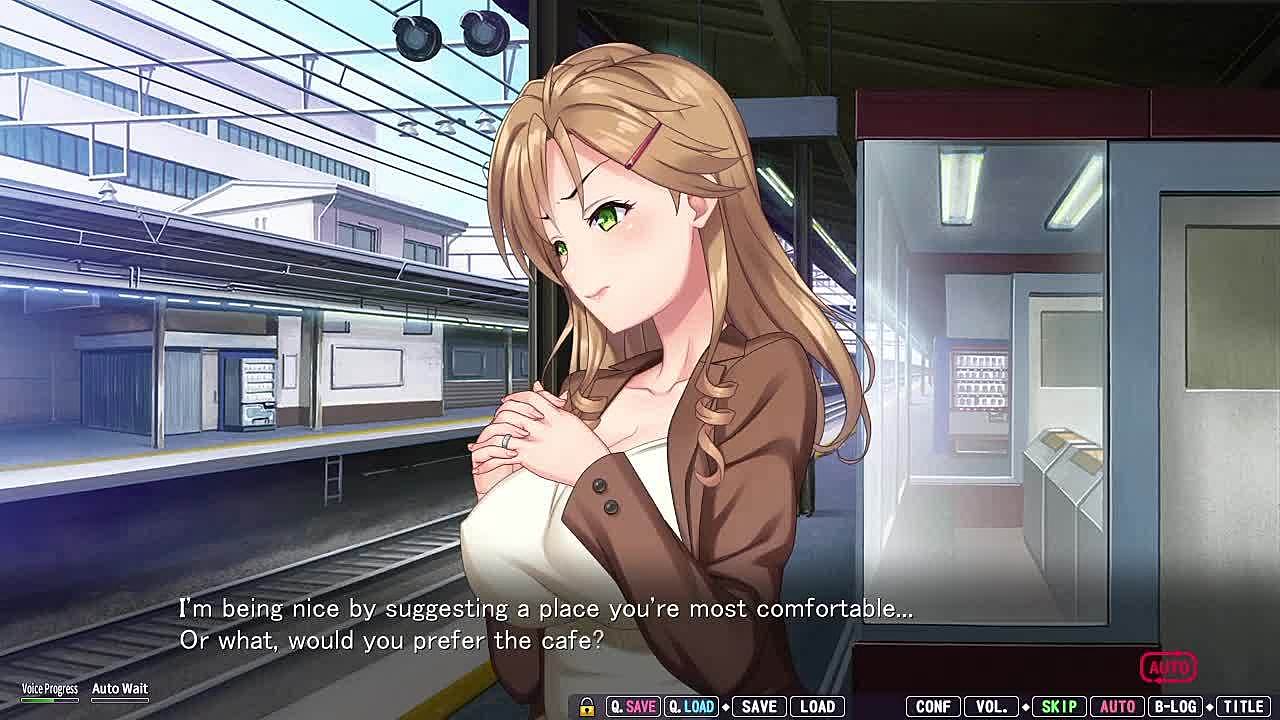Quick load with Q.LOAD button
Screen dimensions: 1280x720
tap(691, 707)
